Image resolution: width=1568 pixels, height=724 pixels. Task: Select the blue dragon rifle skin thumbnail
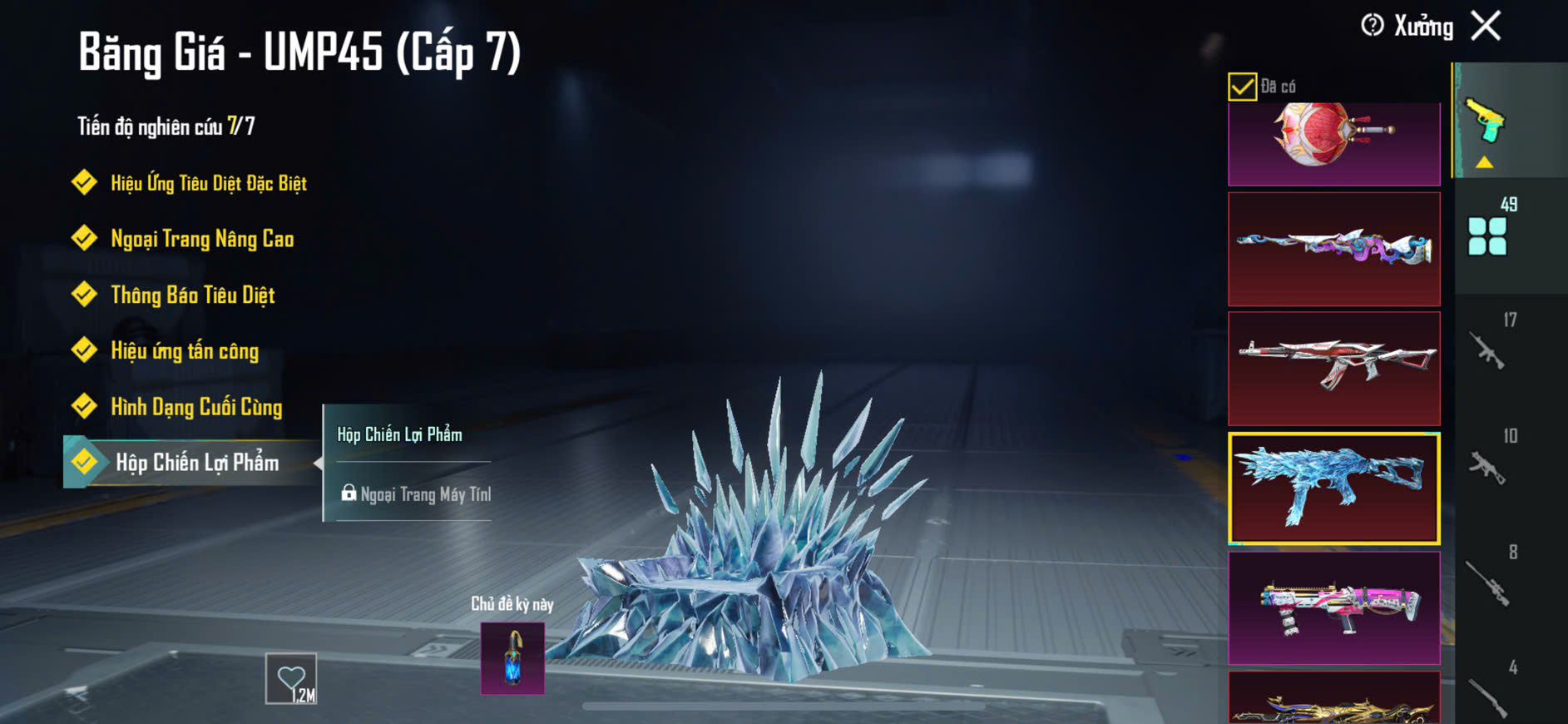(x=1333, y=249)
